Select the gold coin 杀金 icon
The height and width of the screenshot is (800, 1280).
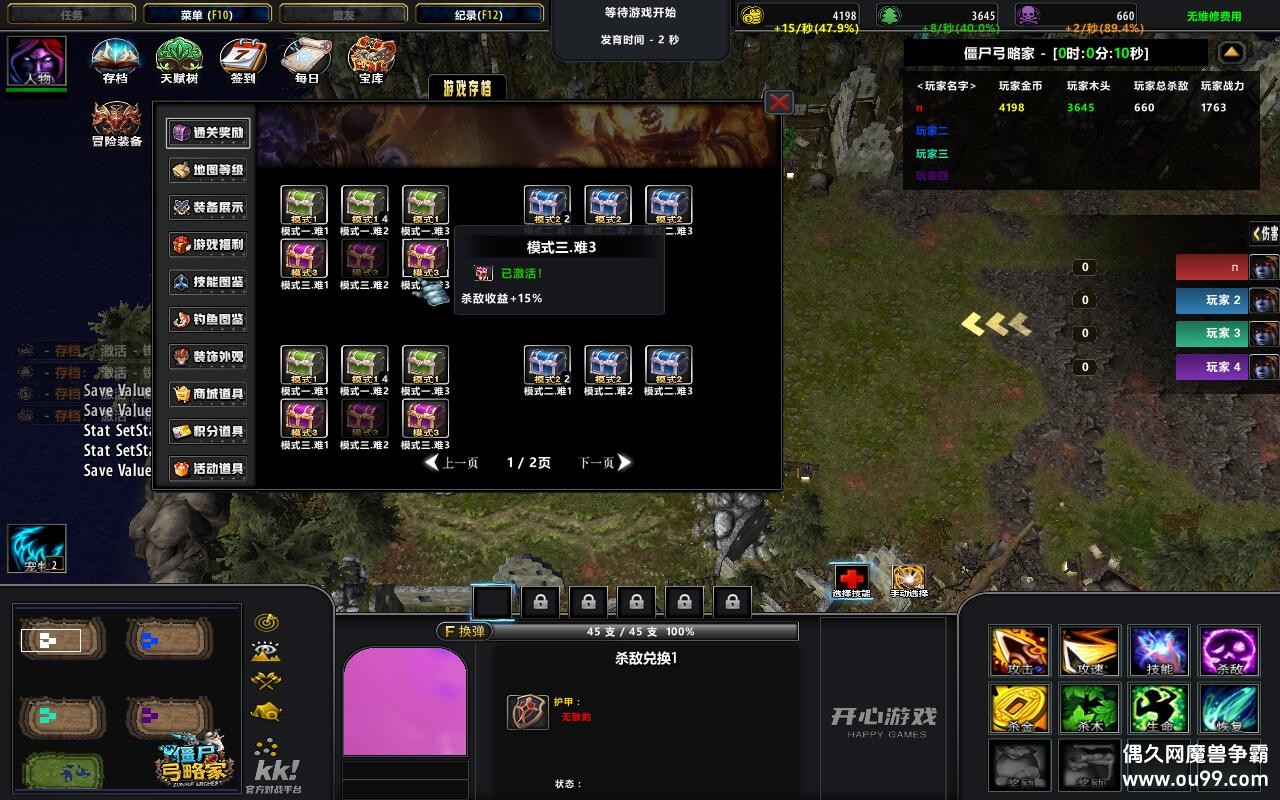coord(1019,707)
